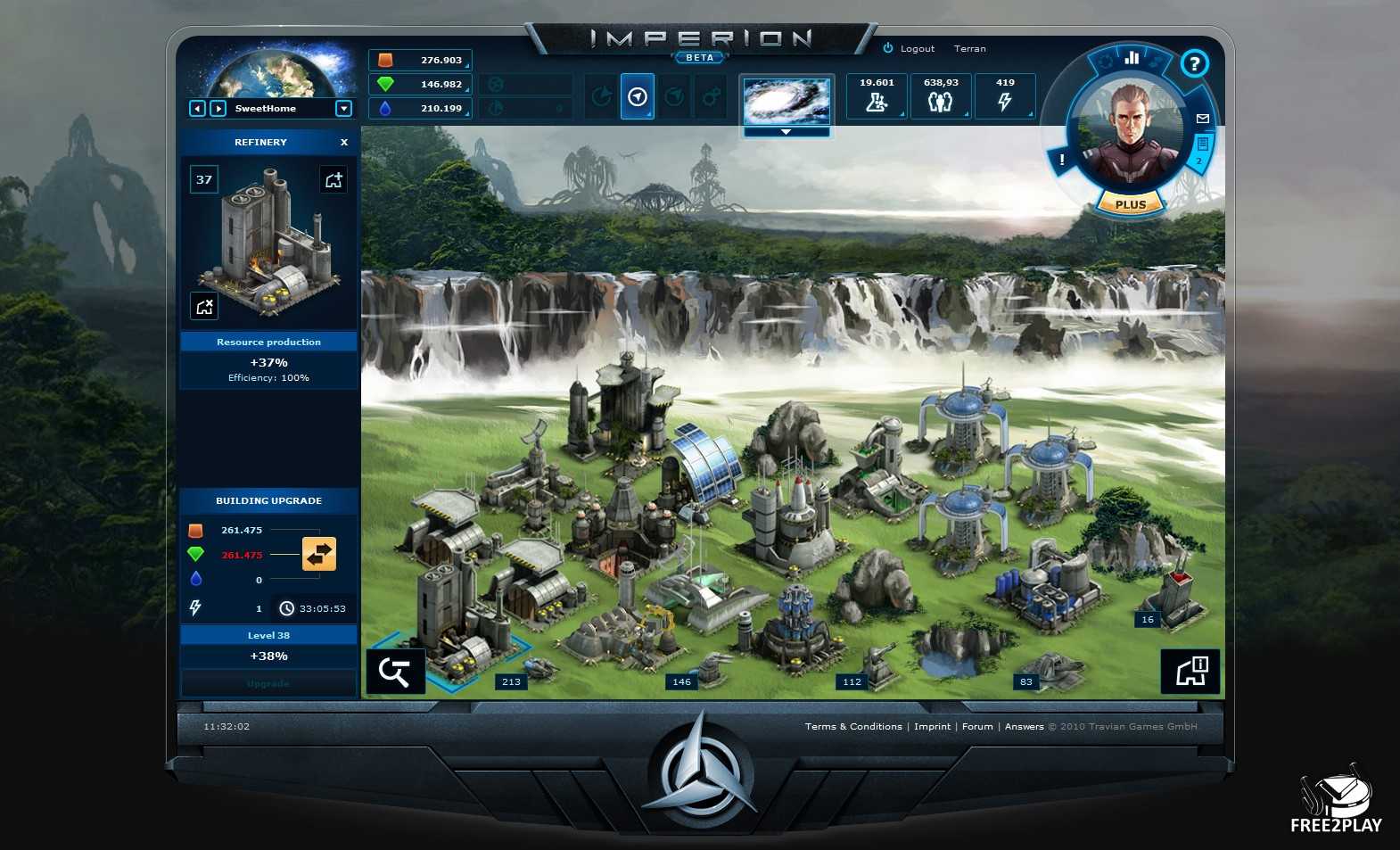Open the building info button in bottom-right corner
The image size is (1400, 850).
click(1190, 671)
